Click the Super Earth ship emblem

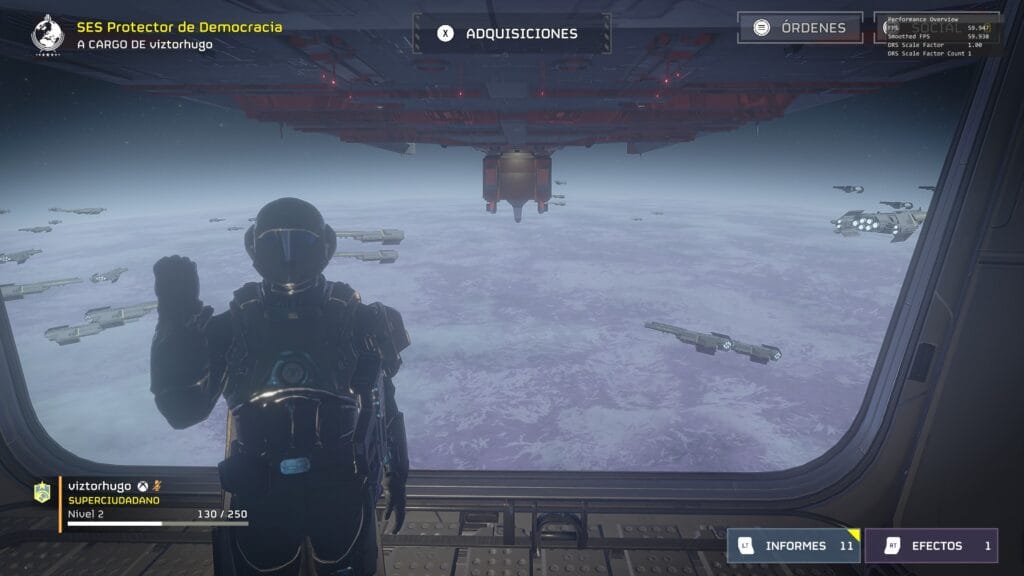[47, 33]
